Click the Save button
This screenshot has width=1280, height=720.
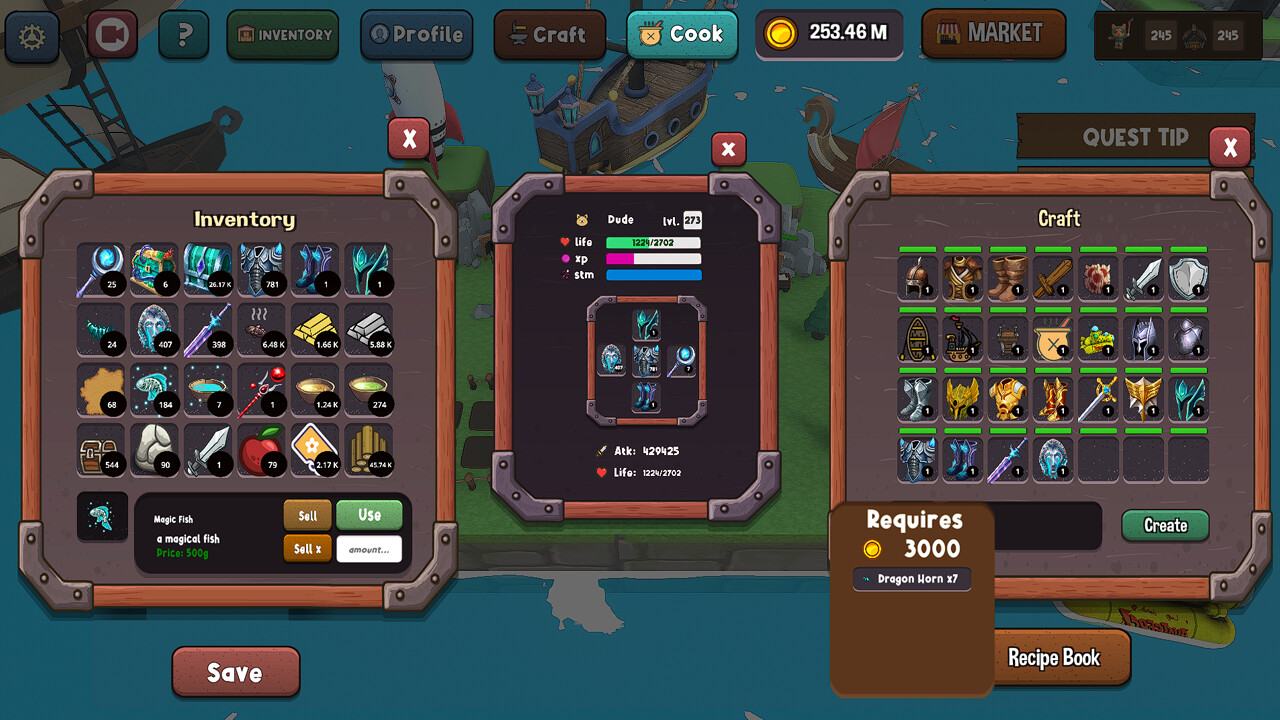pos(236,672)
